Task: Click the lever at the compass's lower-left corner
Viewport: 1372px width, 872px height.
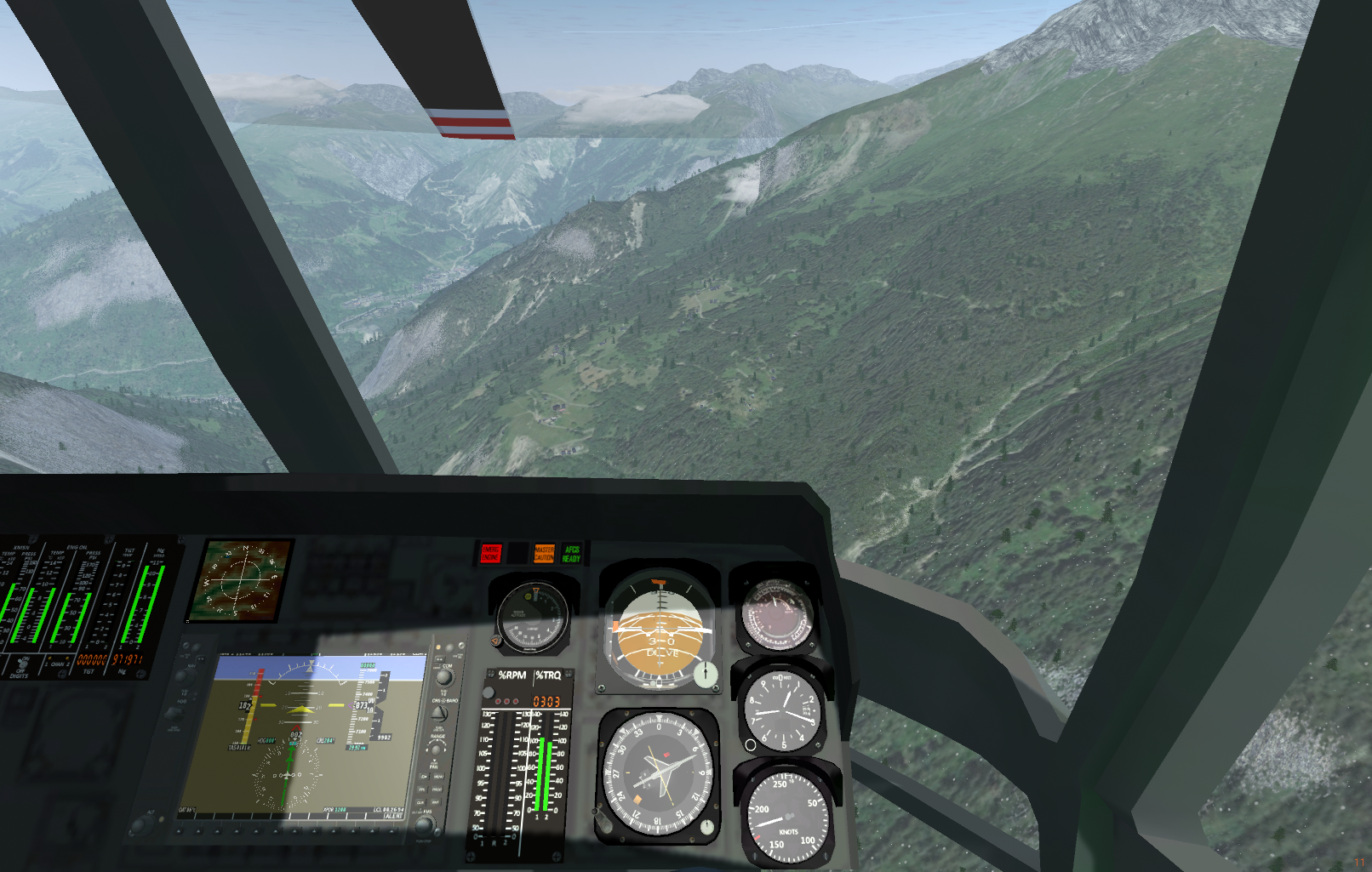Action: click(x=600, y=820)
